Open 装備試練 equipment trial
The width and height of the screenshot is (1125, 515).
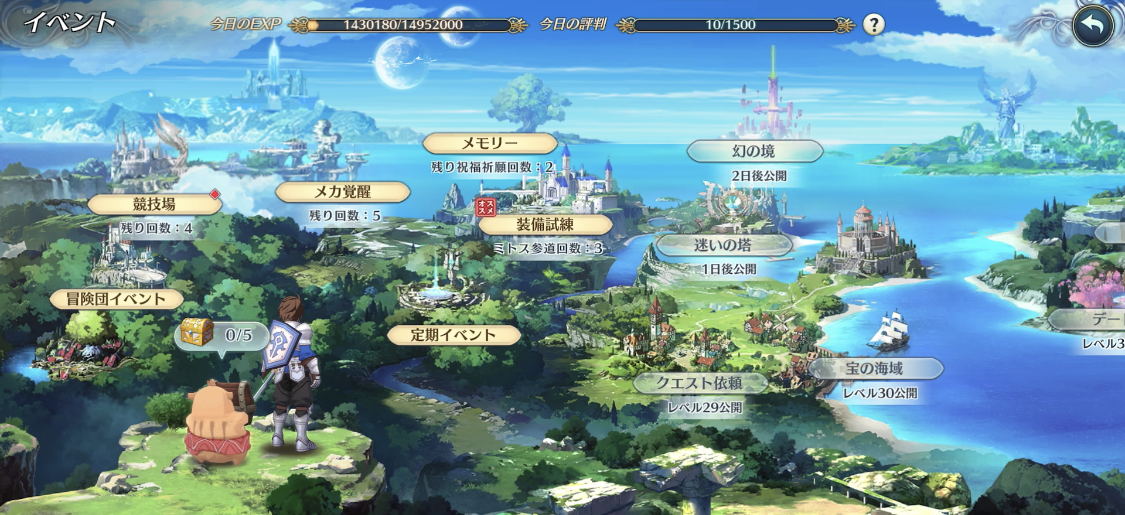click(545, 224)
